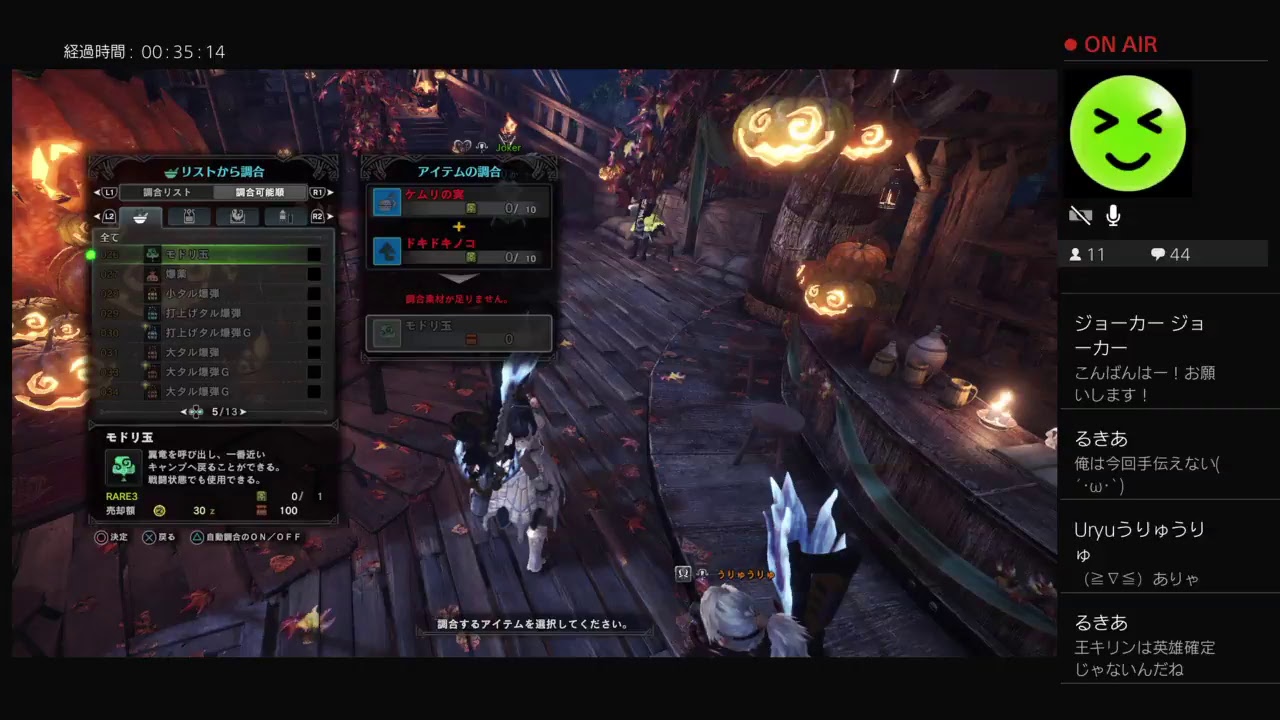Select the crafting bowl category icon
The width and height of the screenshot is (1280, 720).
point(140,217)
